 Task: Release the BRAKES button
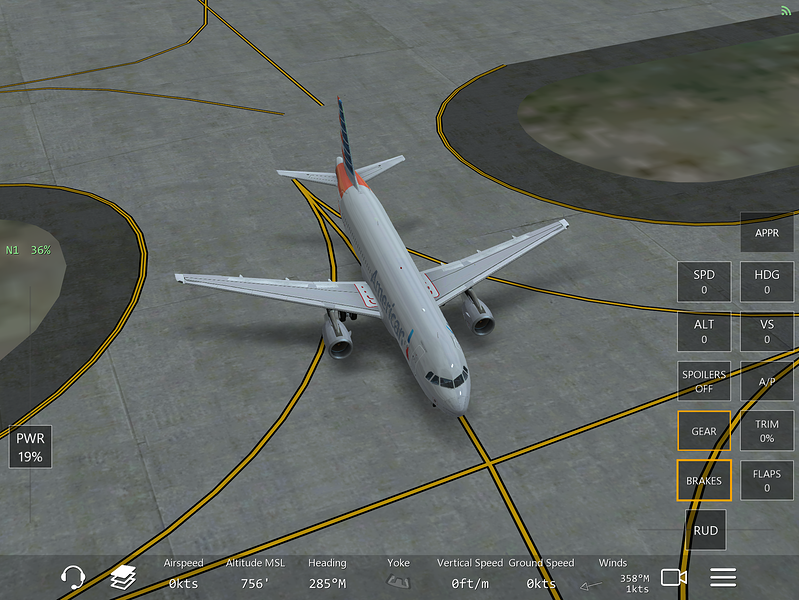tap(704, 480)
